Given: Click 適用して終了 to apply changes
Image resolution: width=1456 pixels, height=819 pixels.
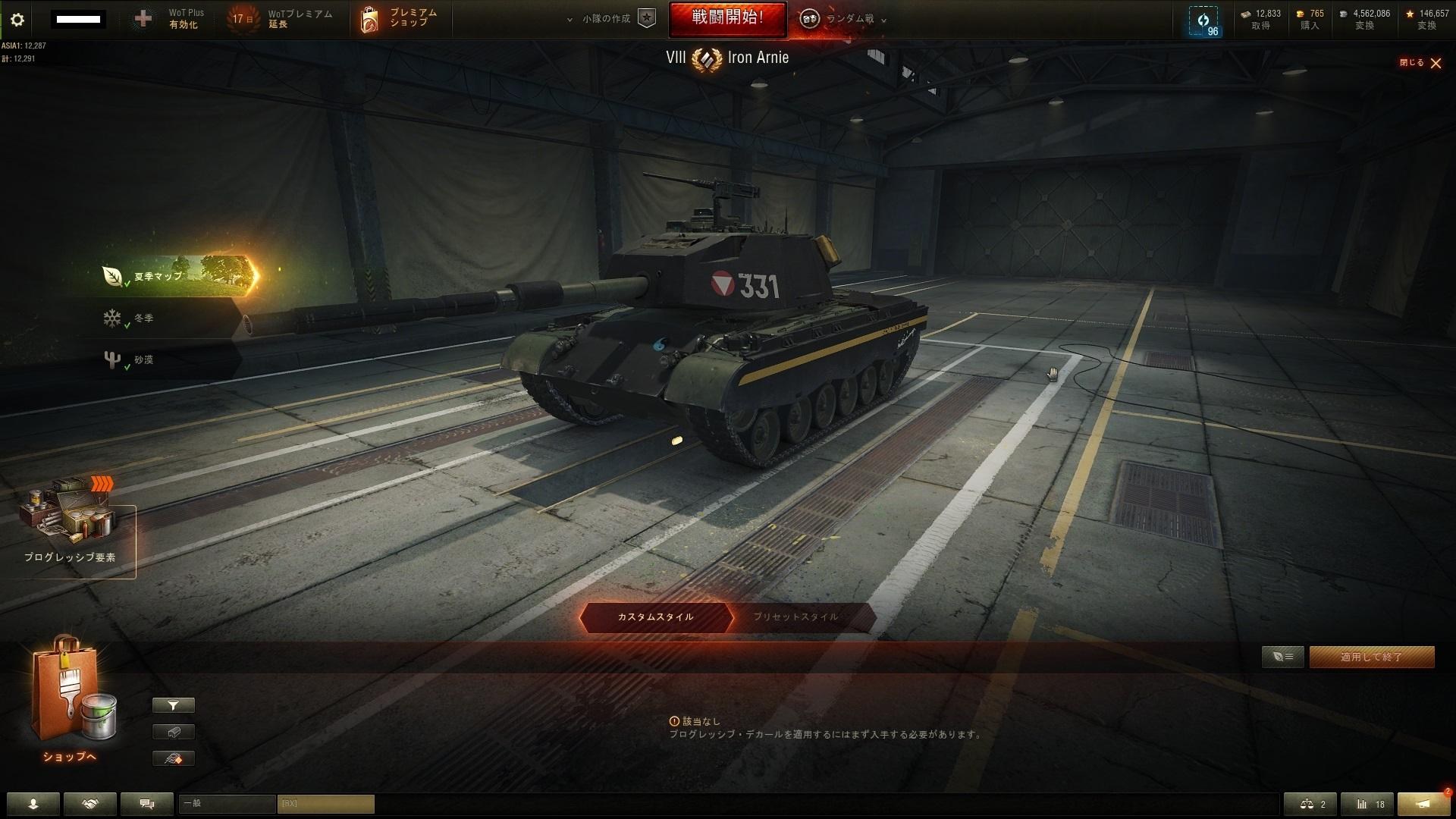Looking at the screenshot, I should pos(1372,657).
